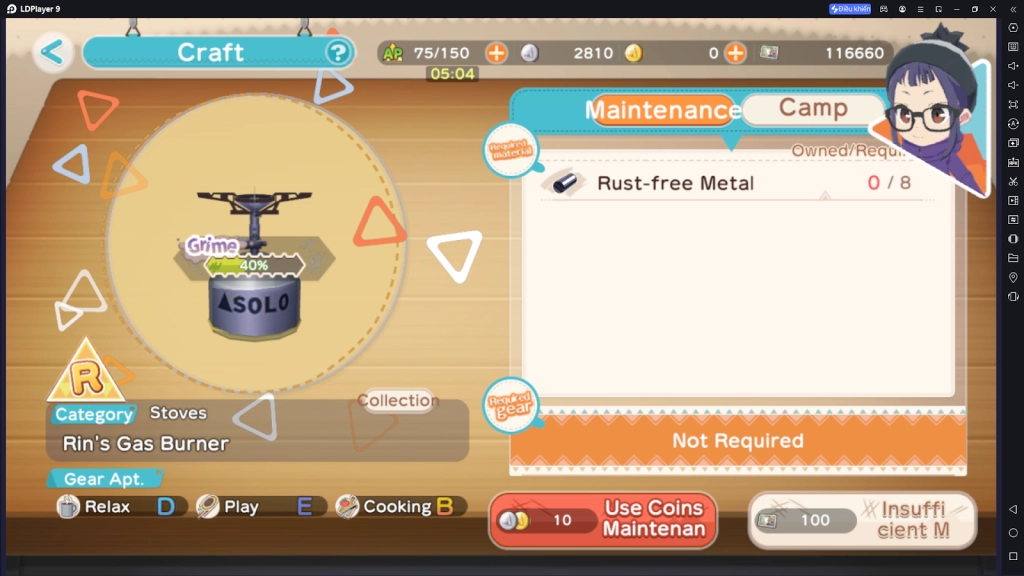Tap the Insufficient Materials button
Screen dimensions: 1024x576
point(862,520)
